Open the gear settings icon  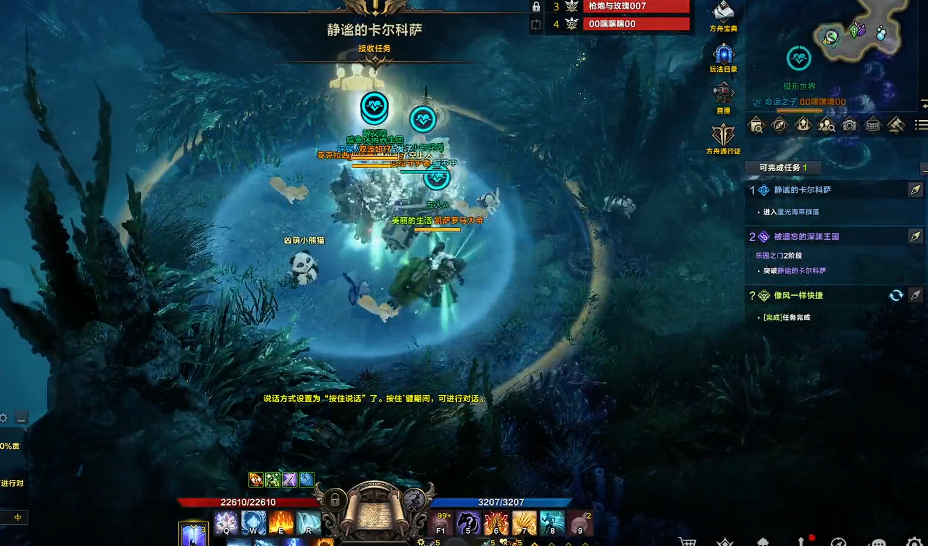pos(914,541)
